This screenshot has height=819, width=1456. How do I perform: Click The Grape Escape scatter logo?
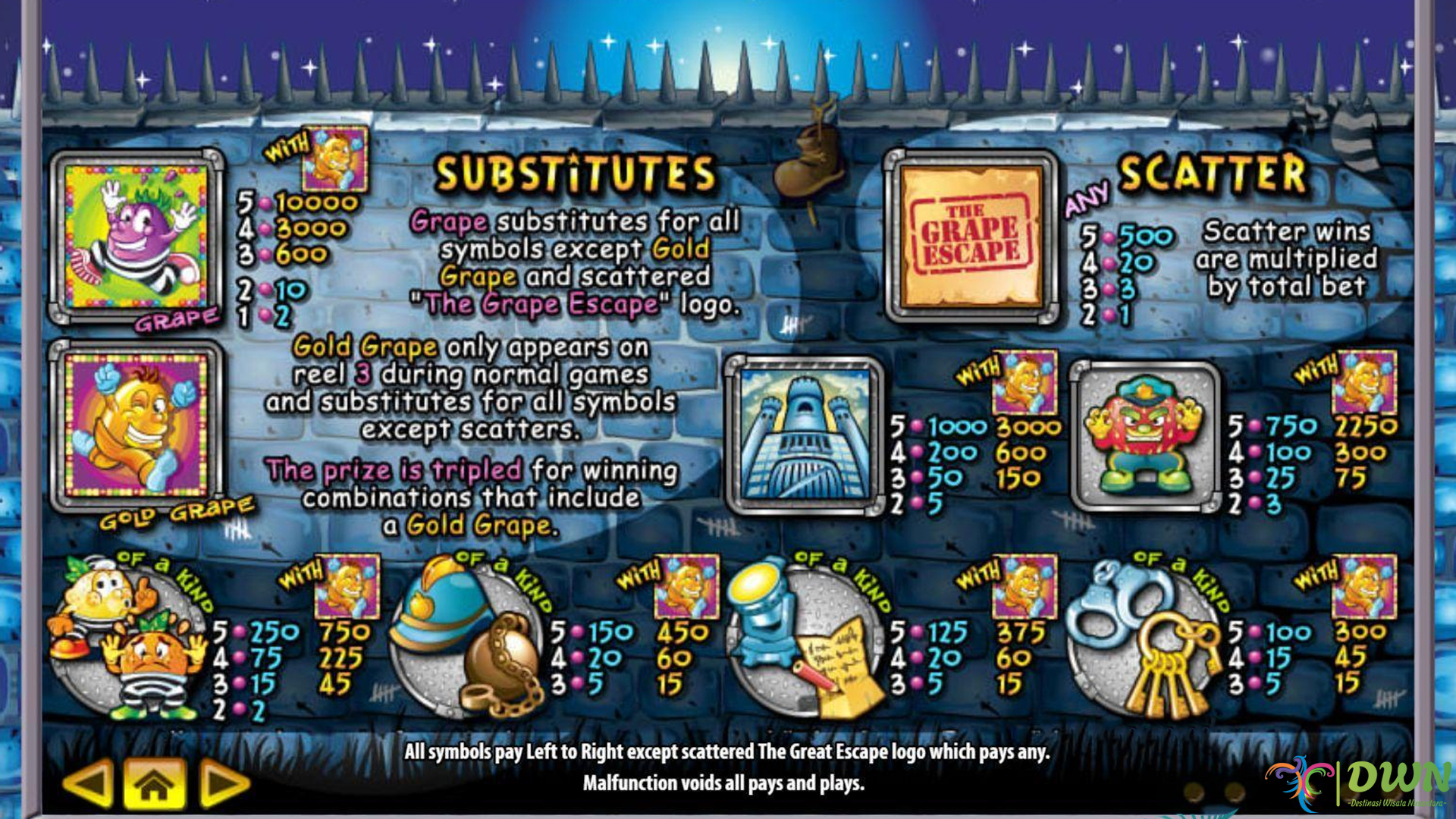(972, 235)
